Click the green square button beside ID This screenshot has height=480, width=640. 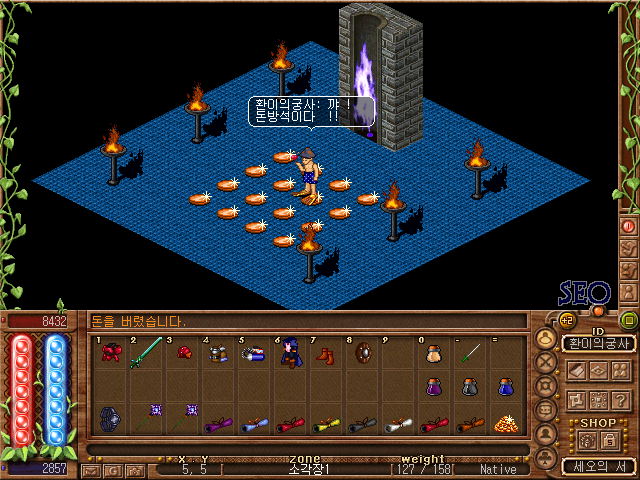coord(628,321)
